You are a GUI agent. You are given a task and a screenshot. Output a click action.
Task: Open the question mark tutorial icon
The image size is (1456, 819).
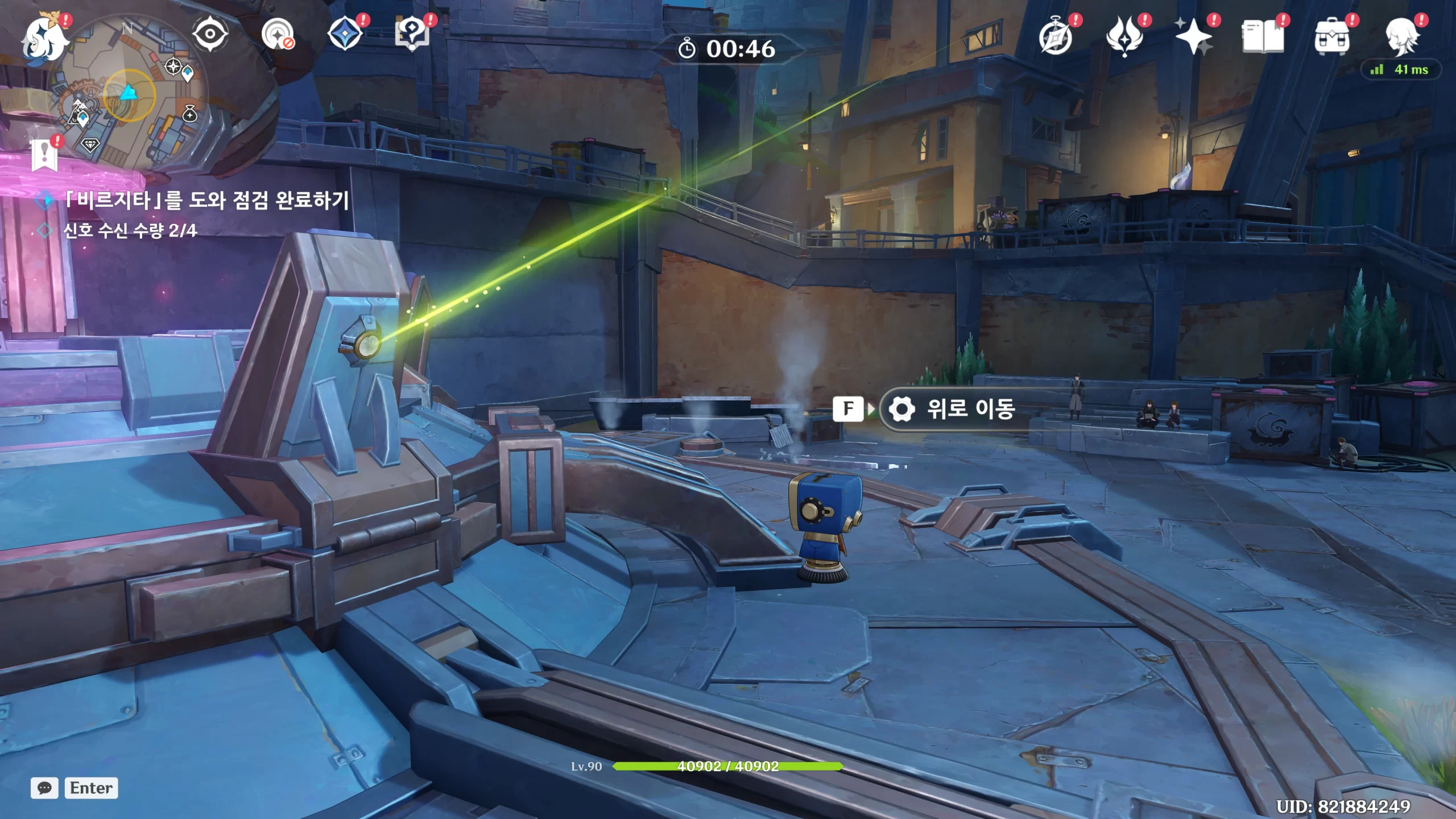[x=412, y=34]
